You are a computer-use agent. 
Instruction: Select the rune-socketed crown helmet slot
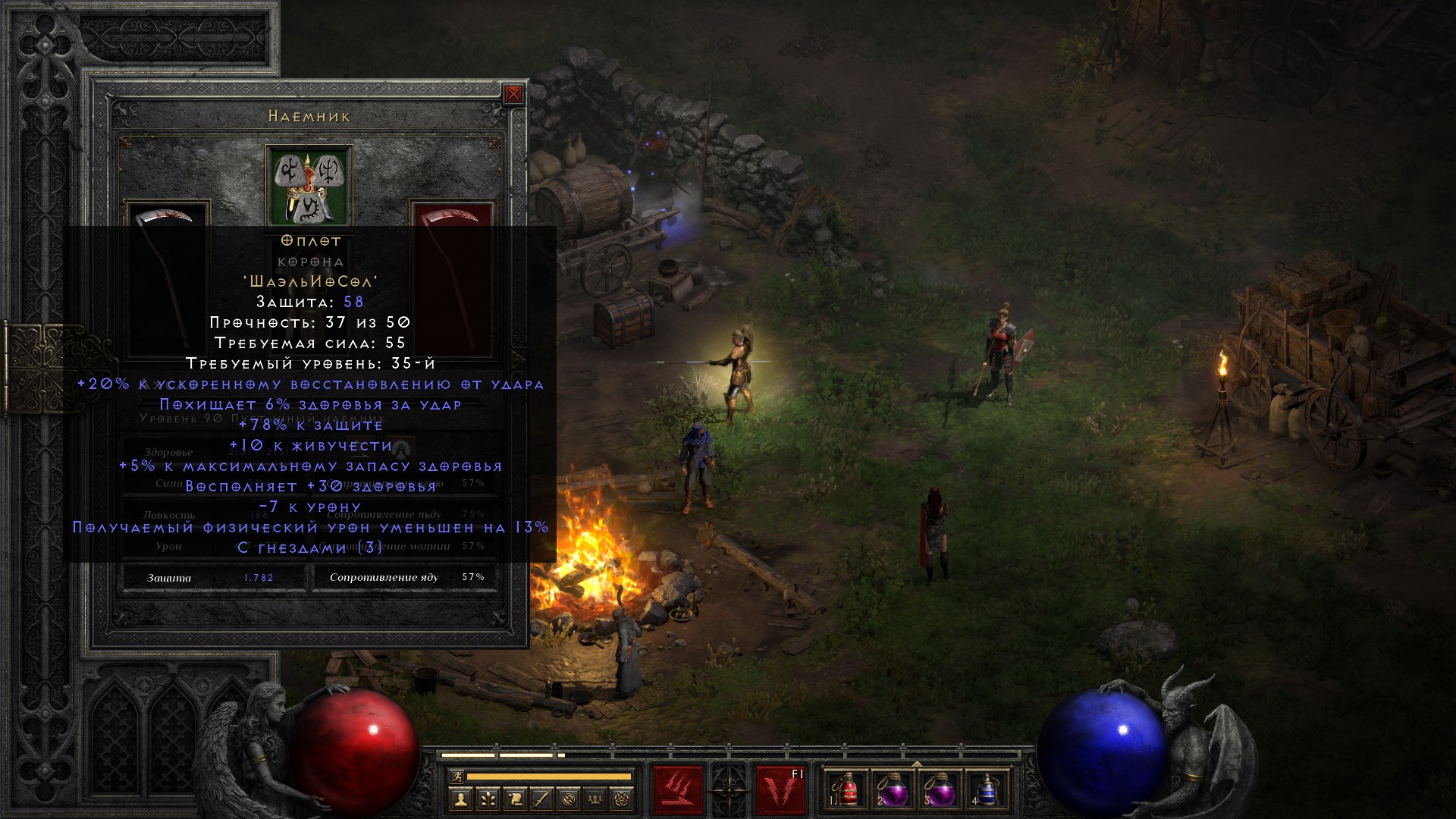(309, 186)
